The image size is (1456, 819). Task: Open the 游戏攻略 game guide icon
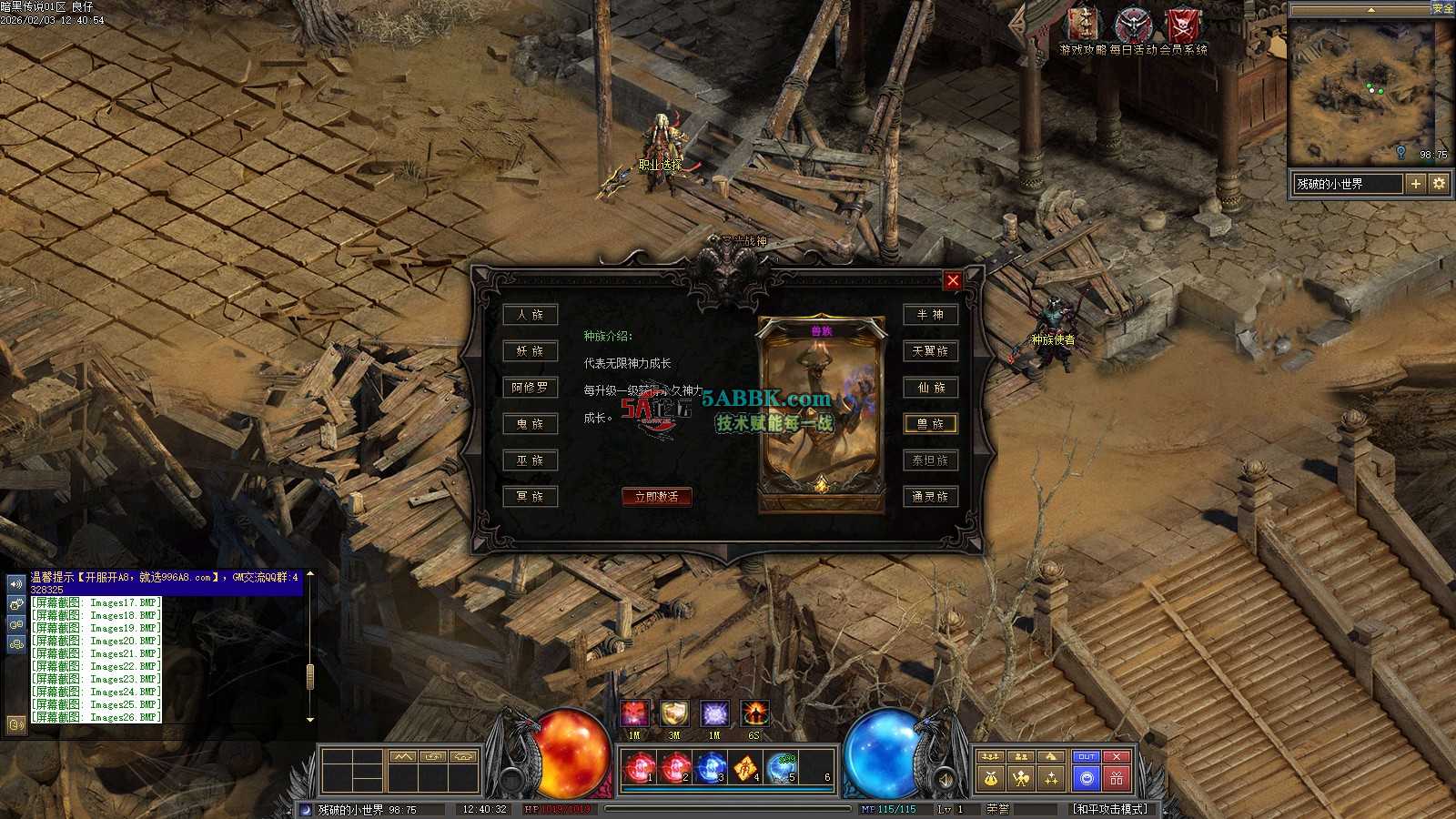pyautogui.click(x=1083, y=25)
